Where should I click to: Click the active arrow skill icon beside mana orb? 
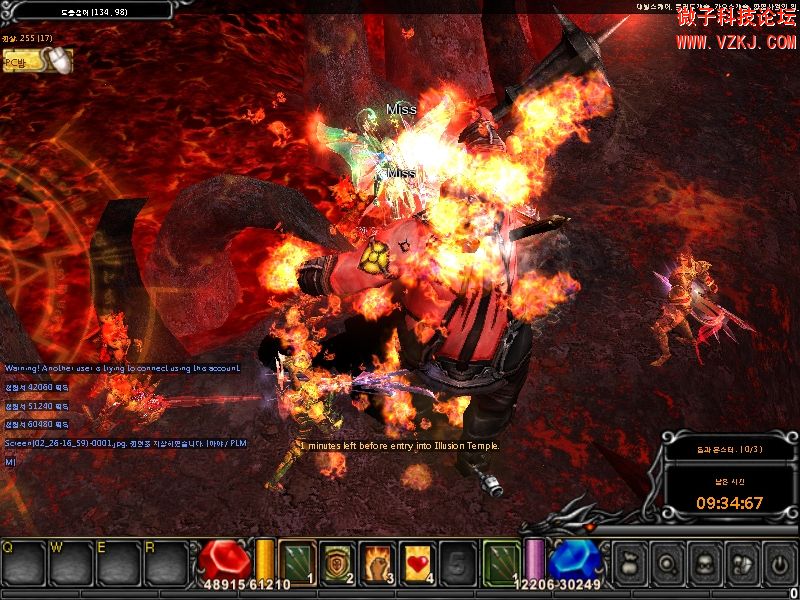point(501,562)
